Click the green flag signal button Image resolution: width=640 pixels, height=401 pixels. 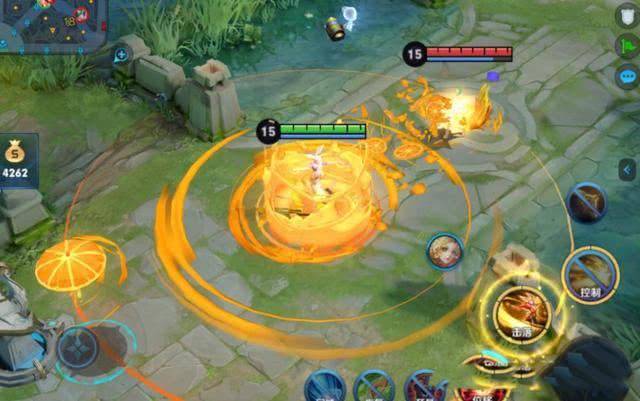tap(627, 46)
